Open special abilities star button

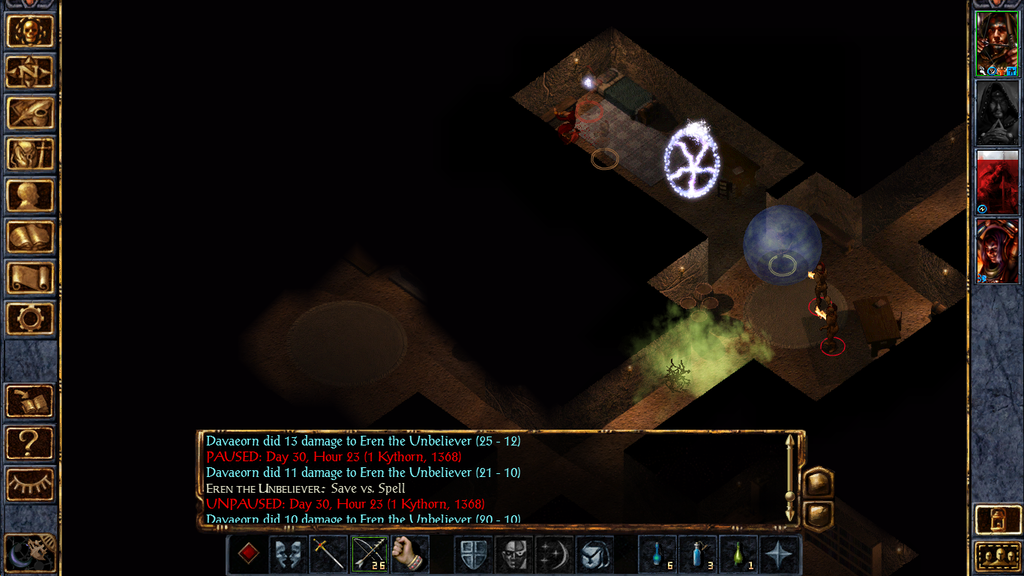tap(780, 554)
